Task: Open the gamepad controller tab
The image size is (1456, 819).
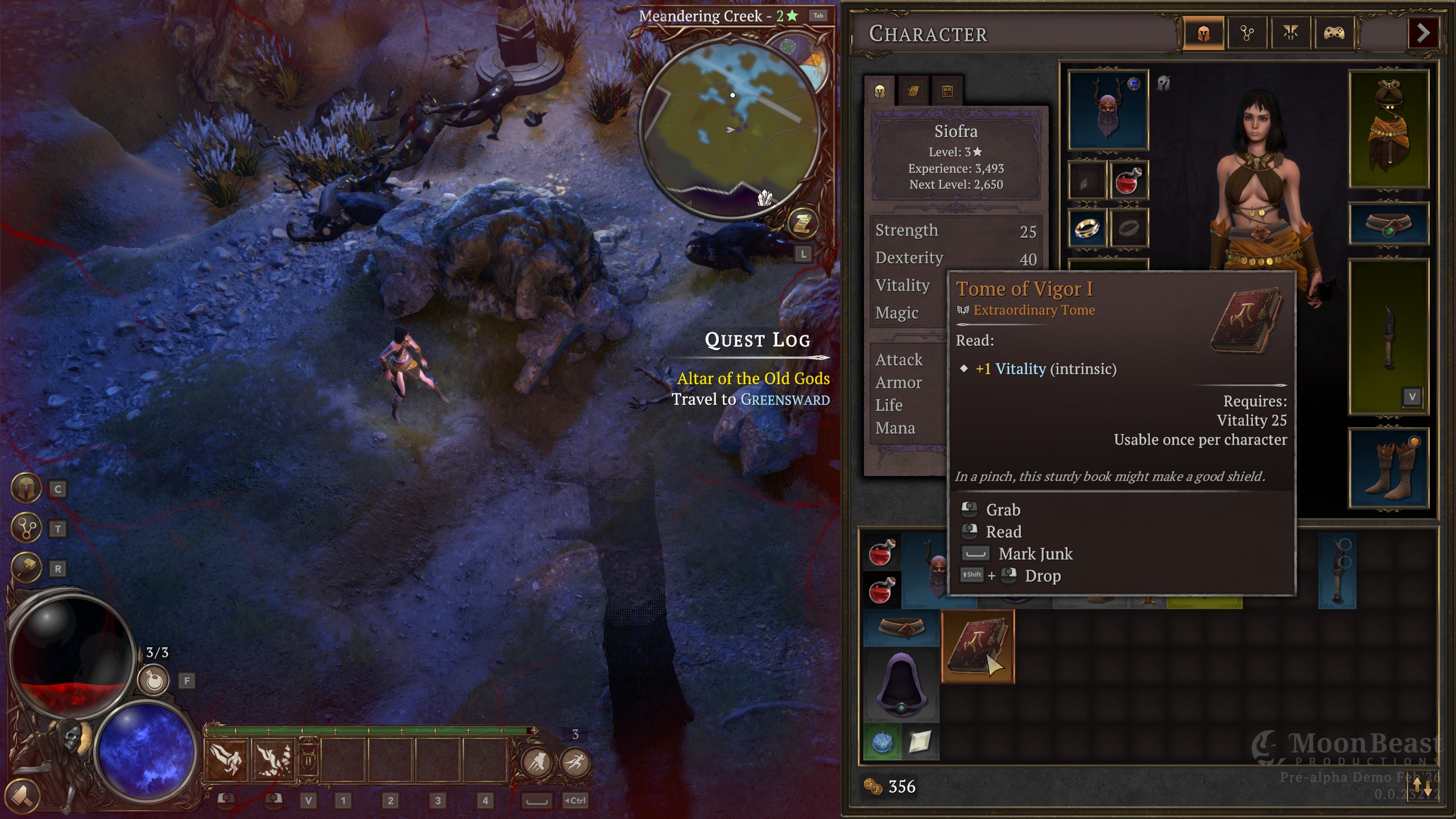Action: coord(1334,34)
